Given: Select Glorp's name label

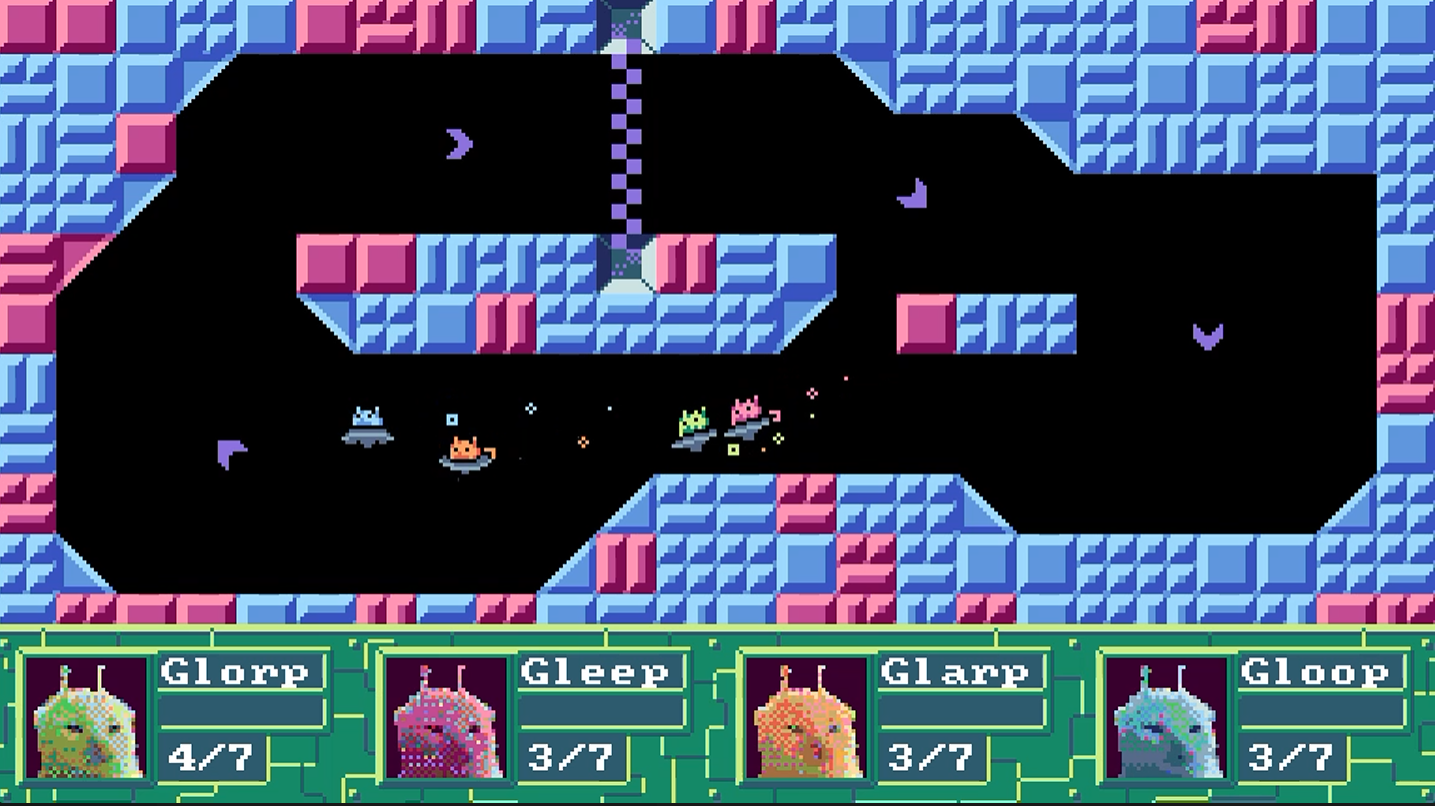Looking at the screenshot, I should (242, 672).
